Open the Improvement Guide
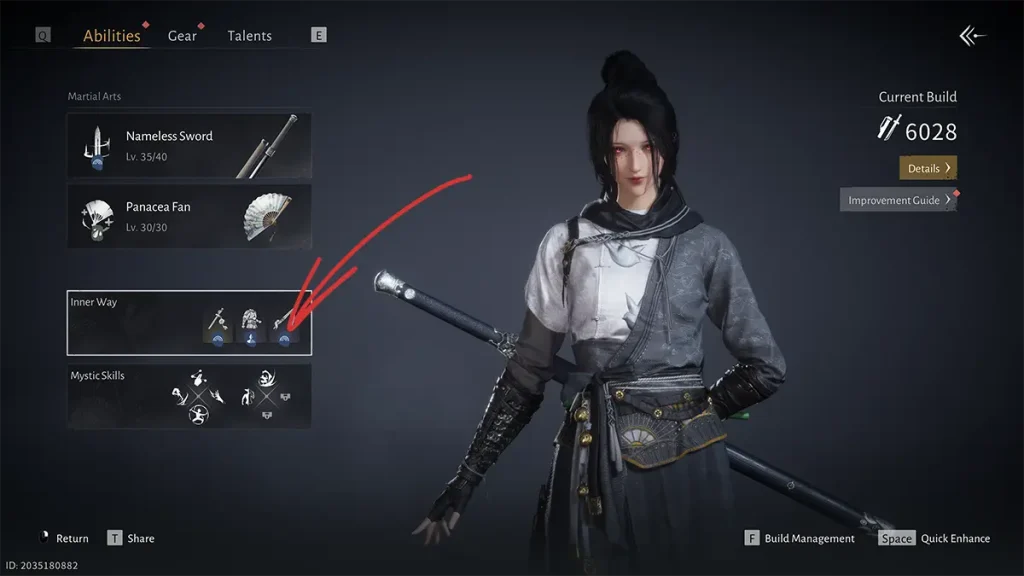 tap(898, 200)
